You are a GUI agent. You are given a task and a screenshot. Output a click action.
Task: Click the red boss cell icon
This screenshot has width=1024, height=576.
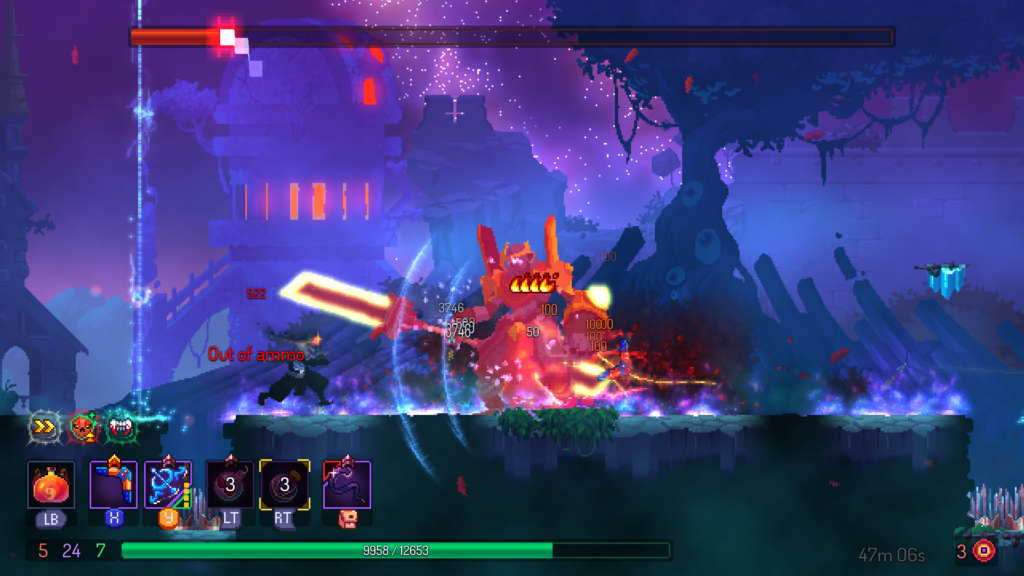[x=984, y=550]
